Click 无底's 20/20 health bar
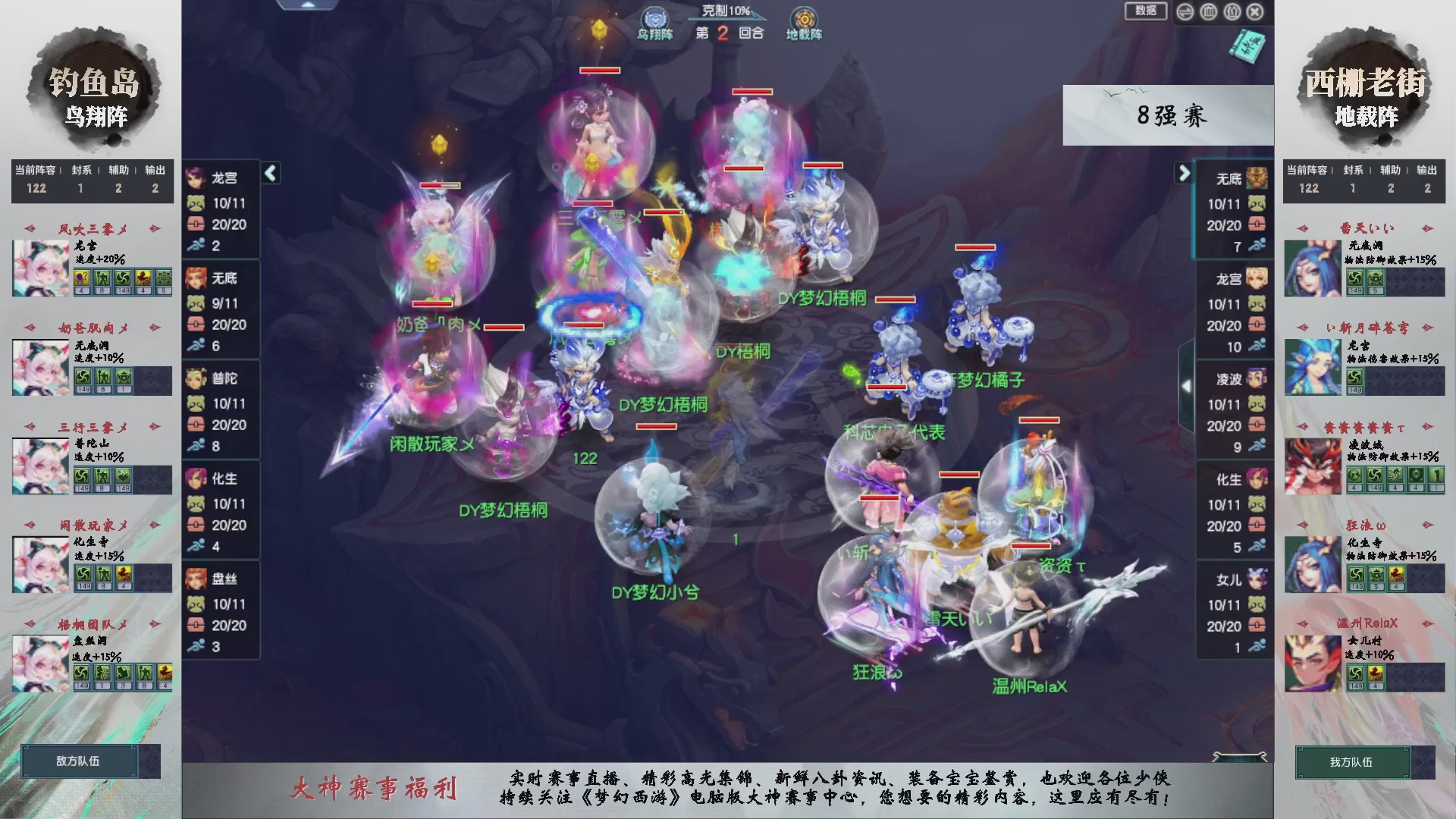The width and height of the screenshot is (1456, 819). pyautogui.click(x=1223, y=225)
